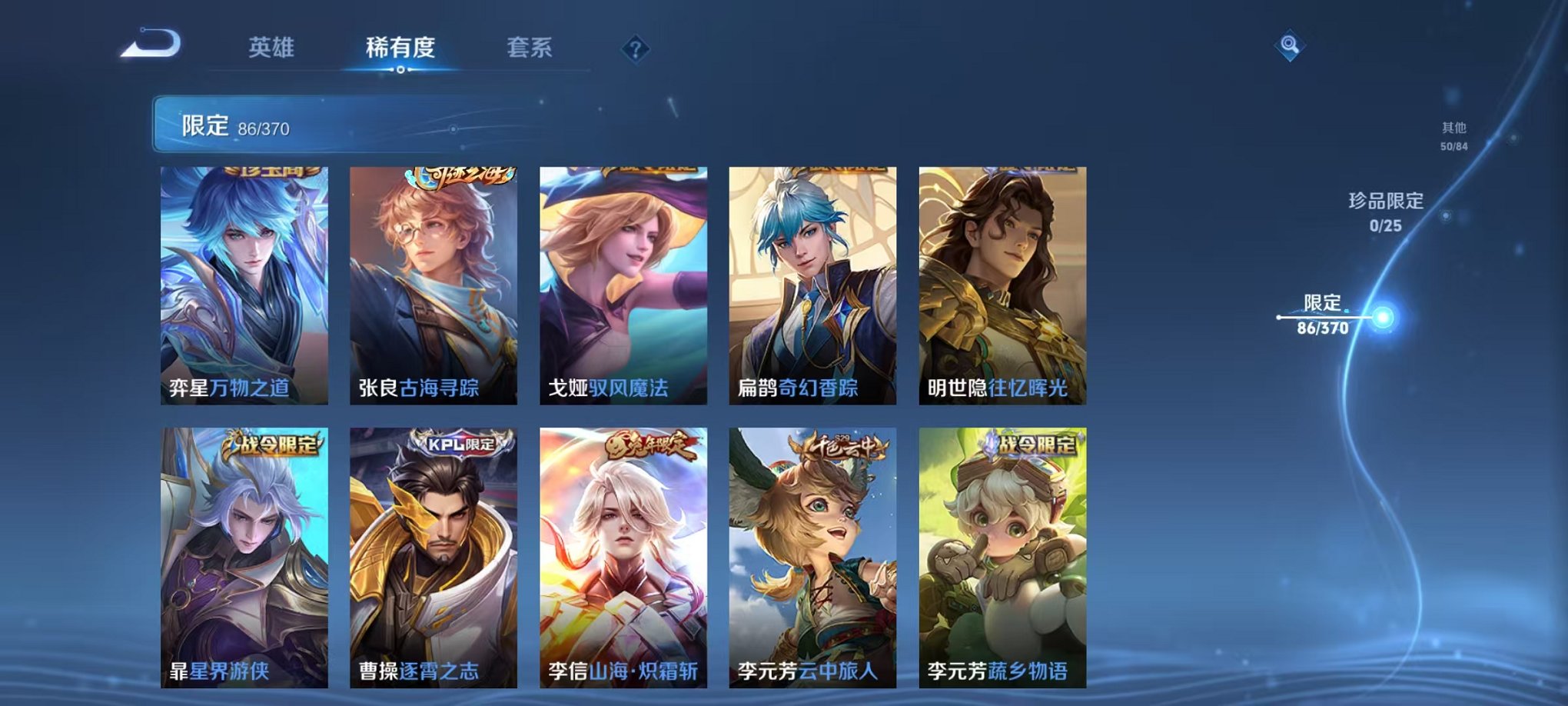Viewport: 1568px width, 706px height.
Task: Switch to the 套系 tab
Action: [537, 46]
